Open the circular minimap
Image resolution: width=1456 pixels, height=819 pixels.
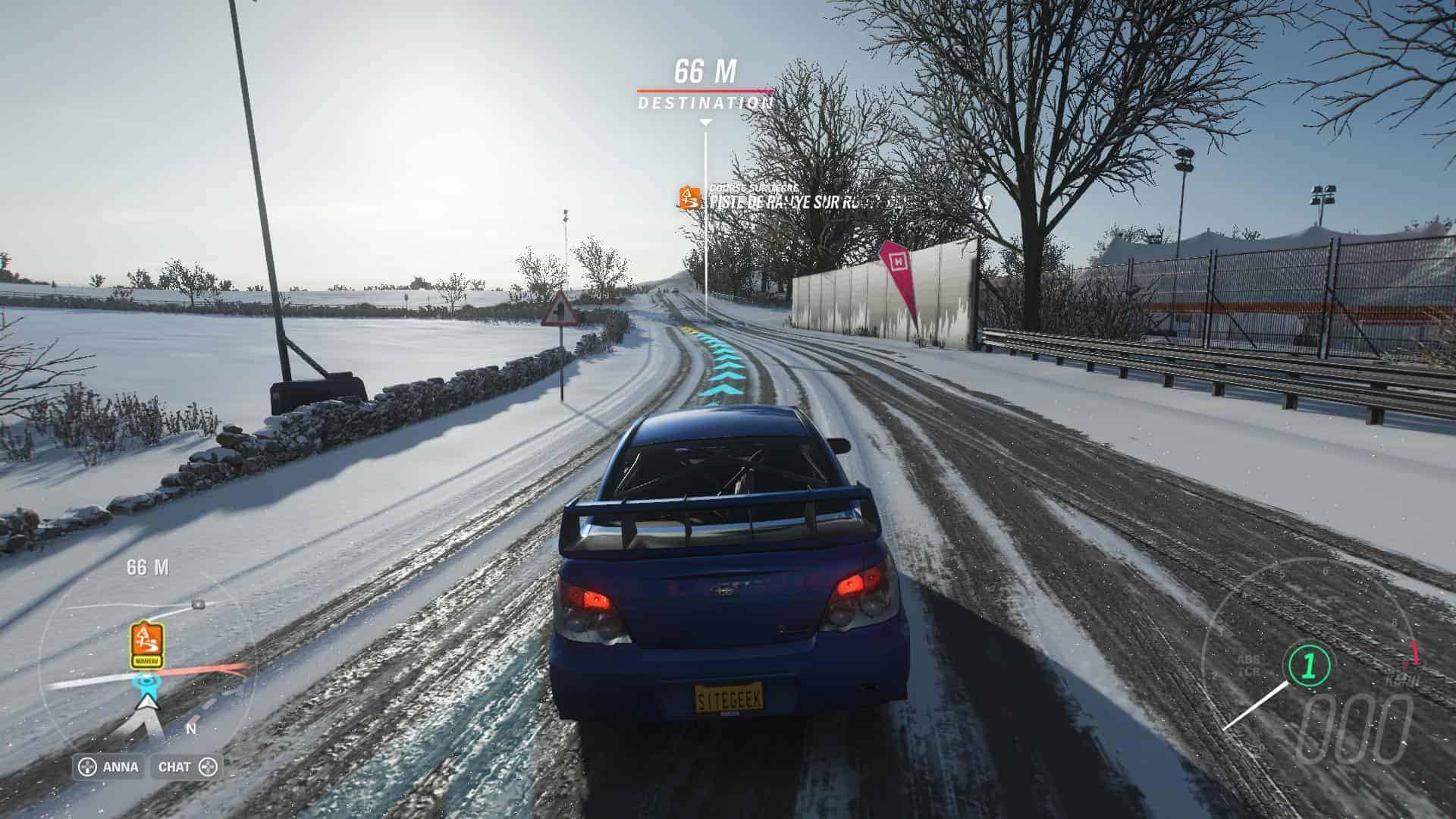click(148, 667)
